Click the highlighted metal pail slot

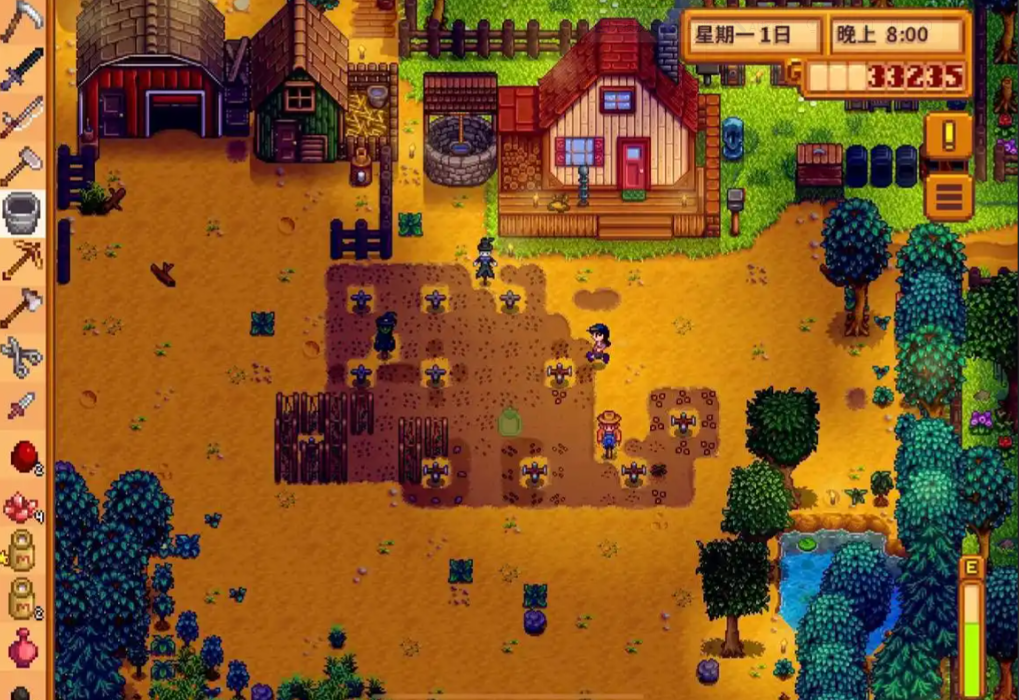(x=21, y=212)
